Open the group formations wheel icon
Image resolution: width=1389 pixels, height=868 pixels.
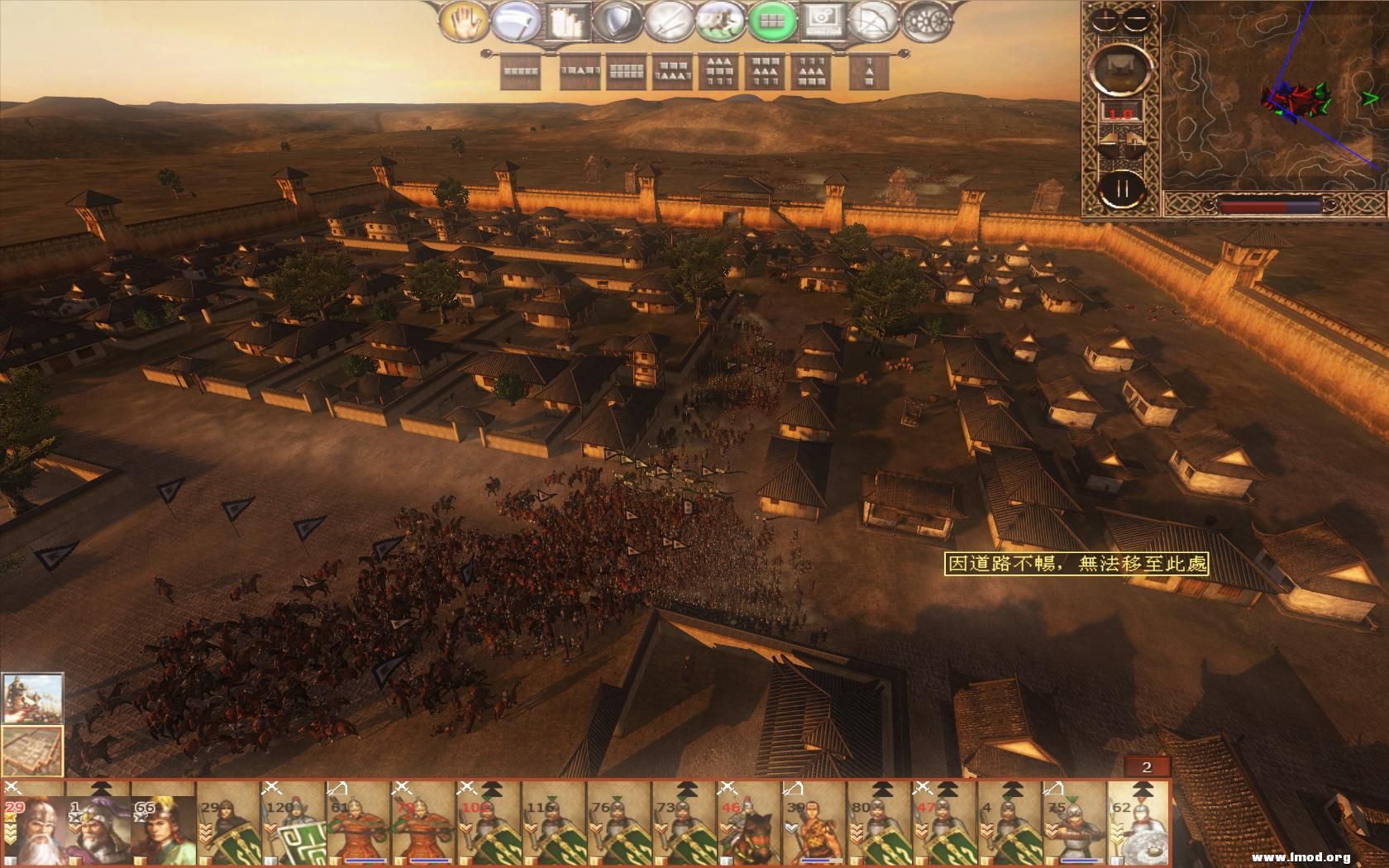click(925, 21)
